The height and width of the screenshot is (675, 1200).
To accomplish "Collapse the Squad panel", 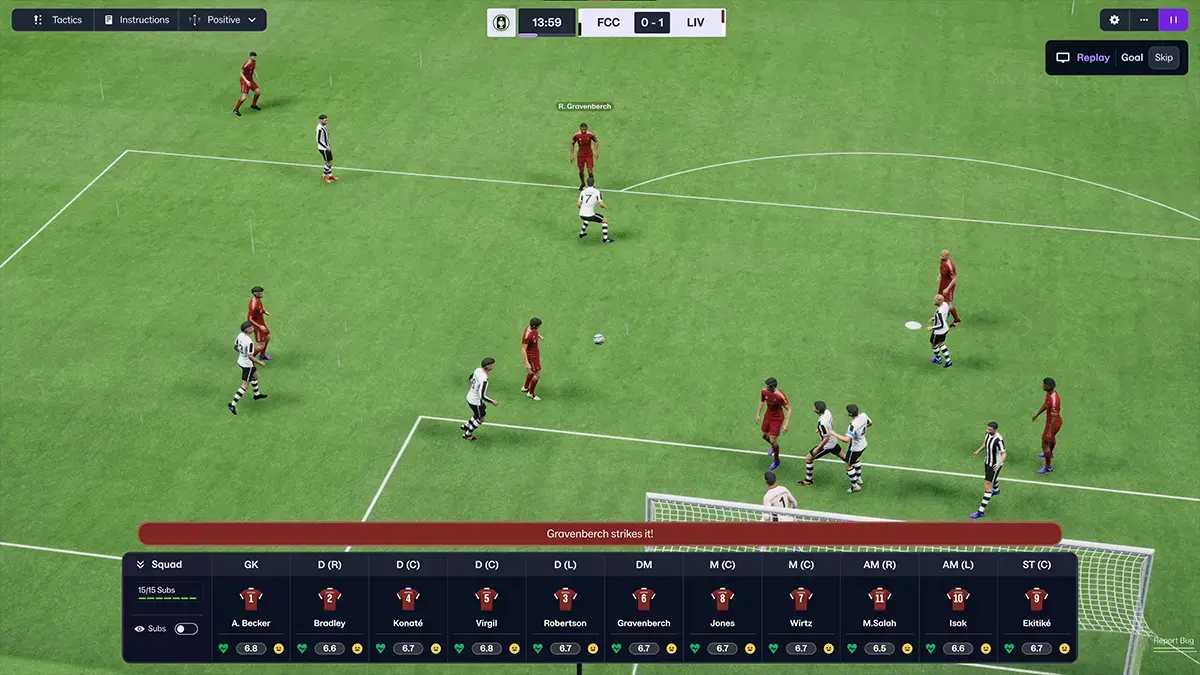I will pos(141,564).
